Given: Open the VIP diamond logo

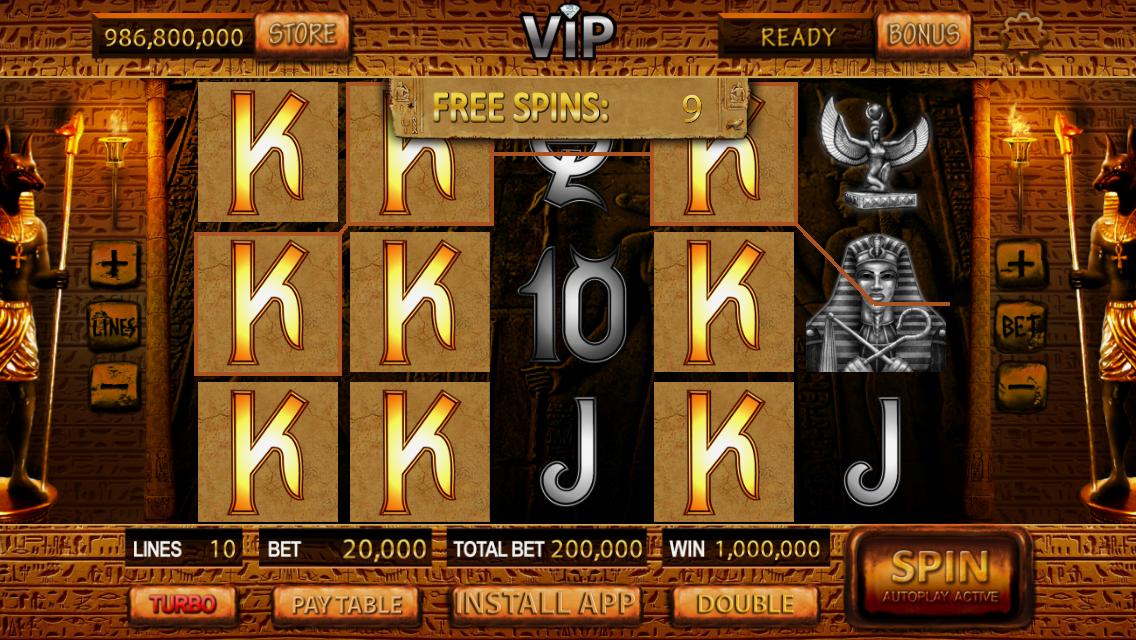Looking at the screenshot, I should 567,33.
